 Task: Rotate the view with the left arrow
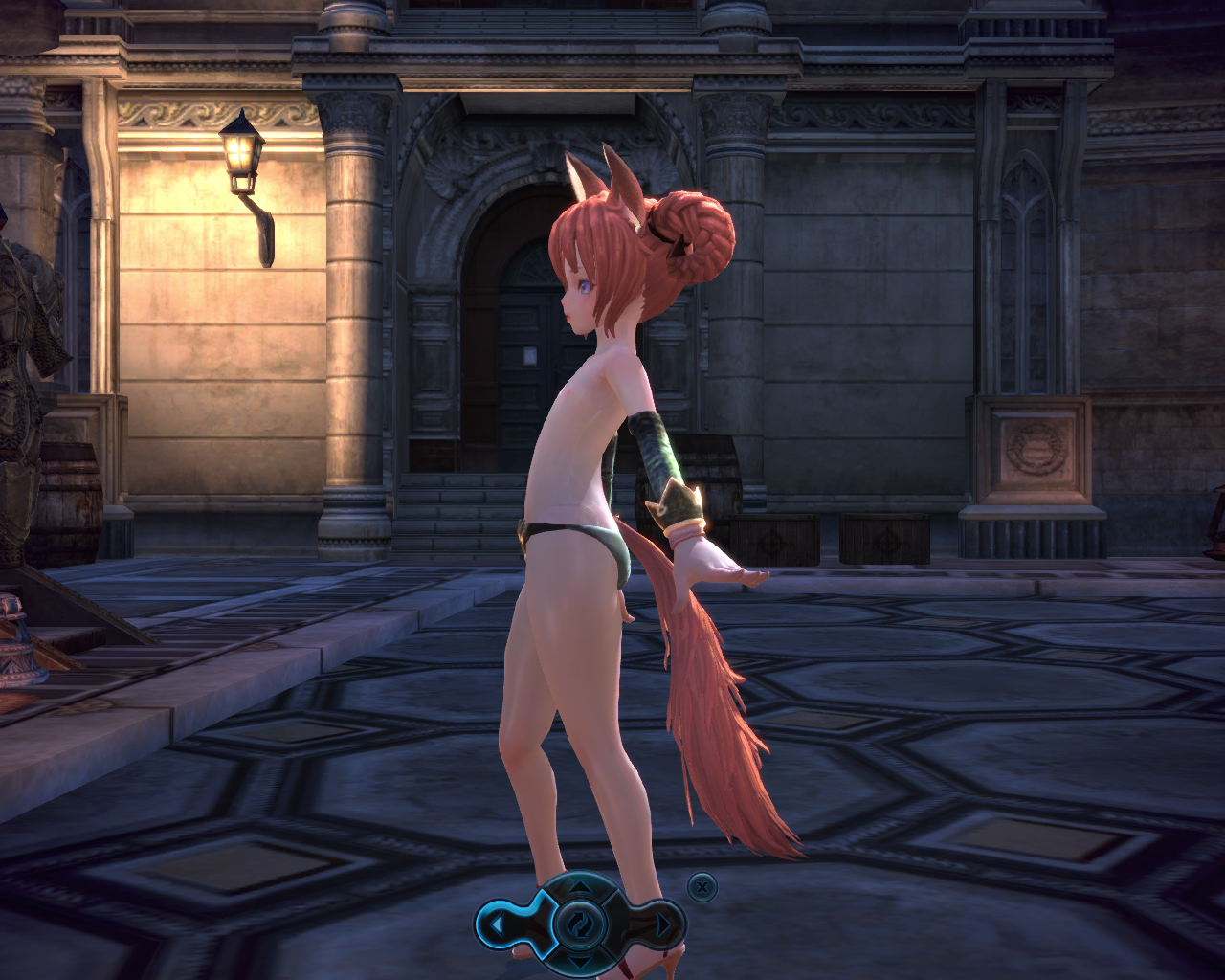(x=499, y=924)
